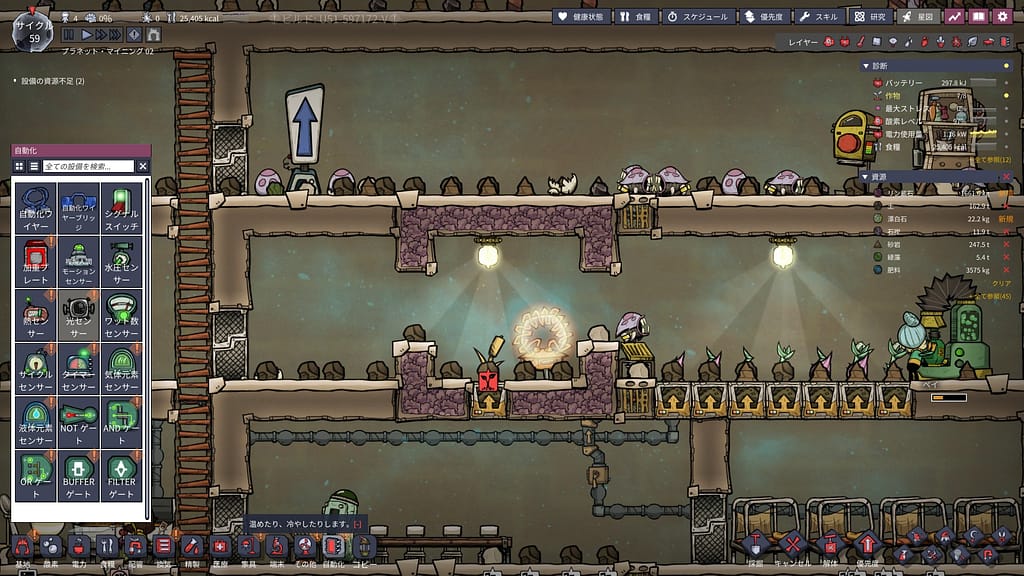
Task: Select the シグナルスイッチ building
Action: point(122,208)
